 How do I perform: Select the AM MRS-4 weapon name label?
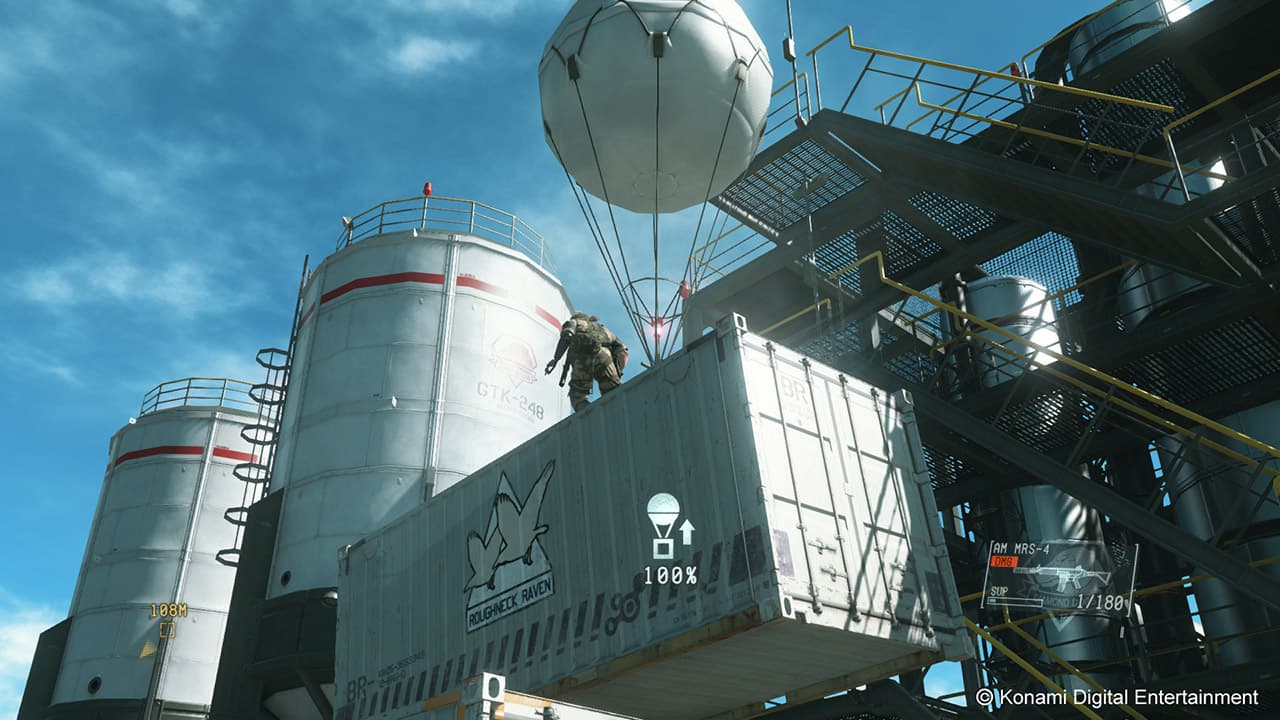(x=1022, y=547)
